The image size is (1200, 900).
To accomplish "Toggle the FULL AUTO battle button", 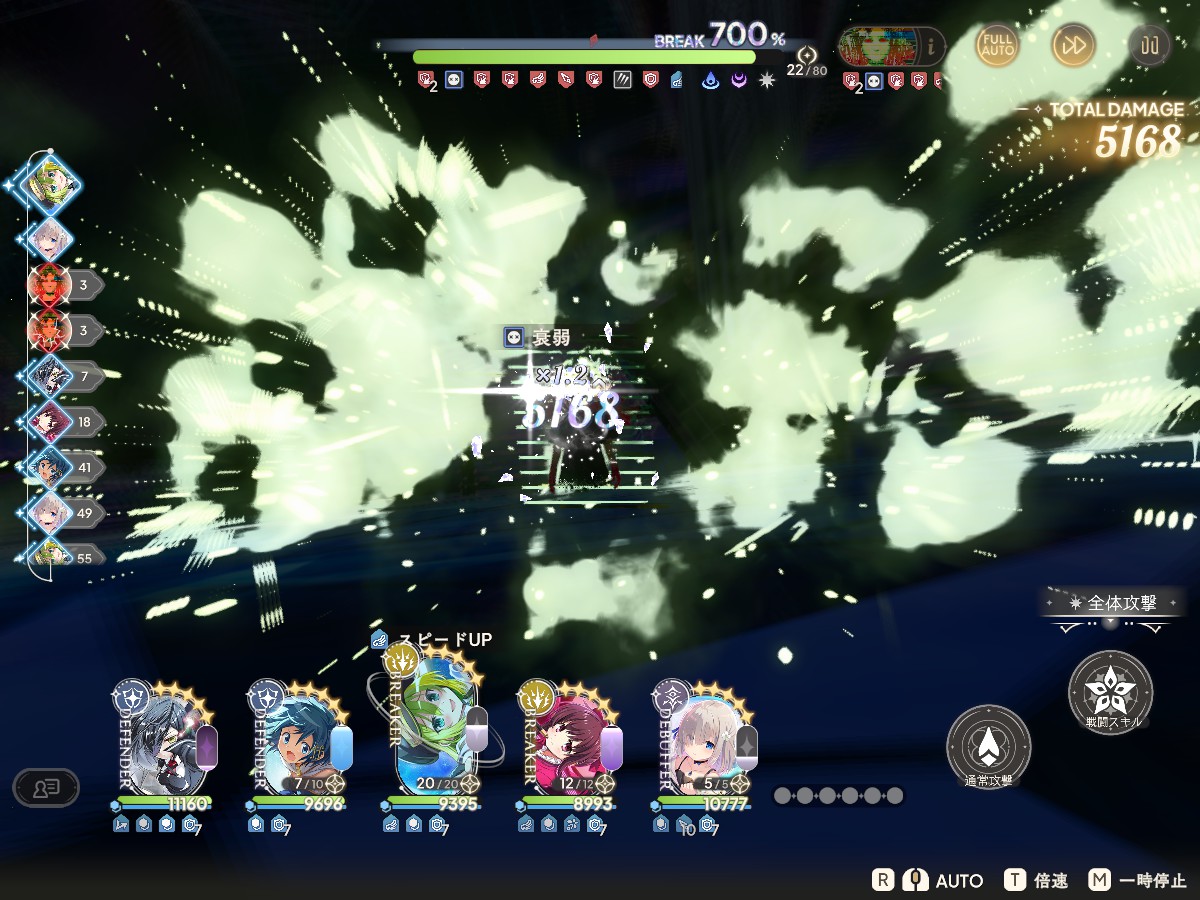I will coord(998,45).
